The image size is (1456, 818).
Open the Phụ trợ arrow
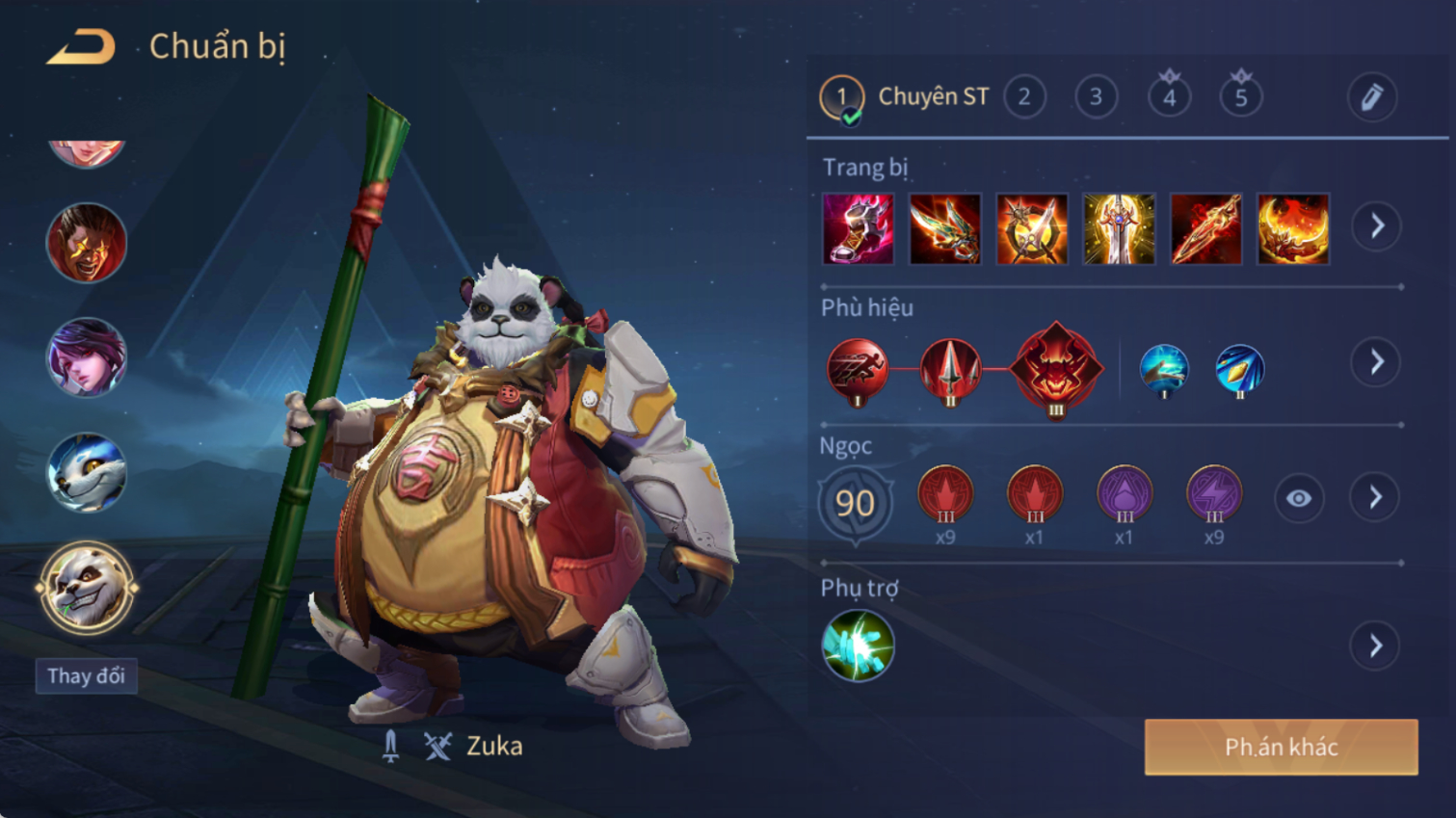click(x=1376, y=646)
